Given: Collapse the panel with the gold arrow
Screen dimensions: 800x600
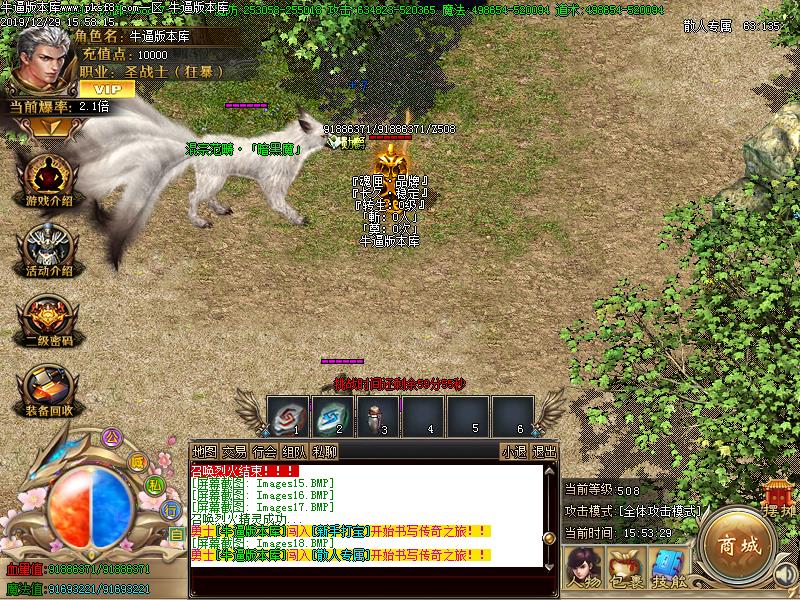Looking at the screenshot, I should coord(42,127).
